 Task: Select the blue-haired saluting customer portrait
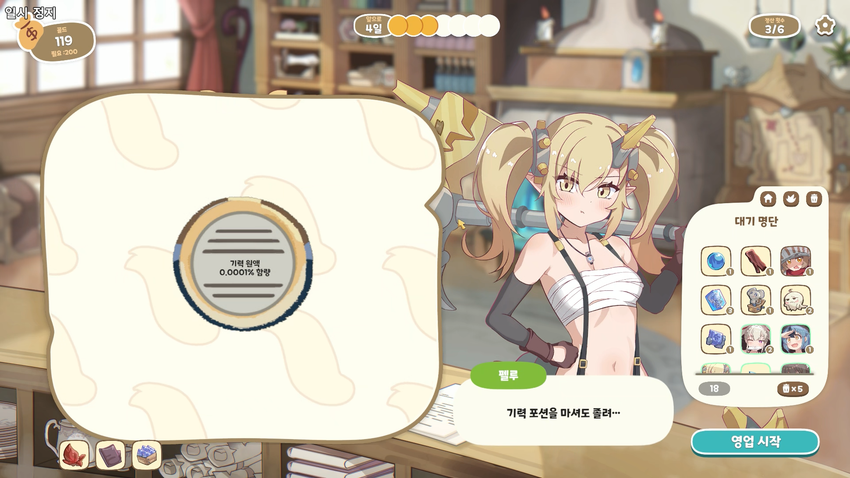pyautogui.click(x=795, y=339)
